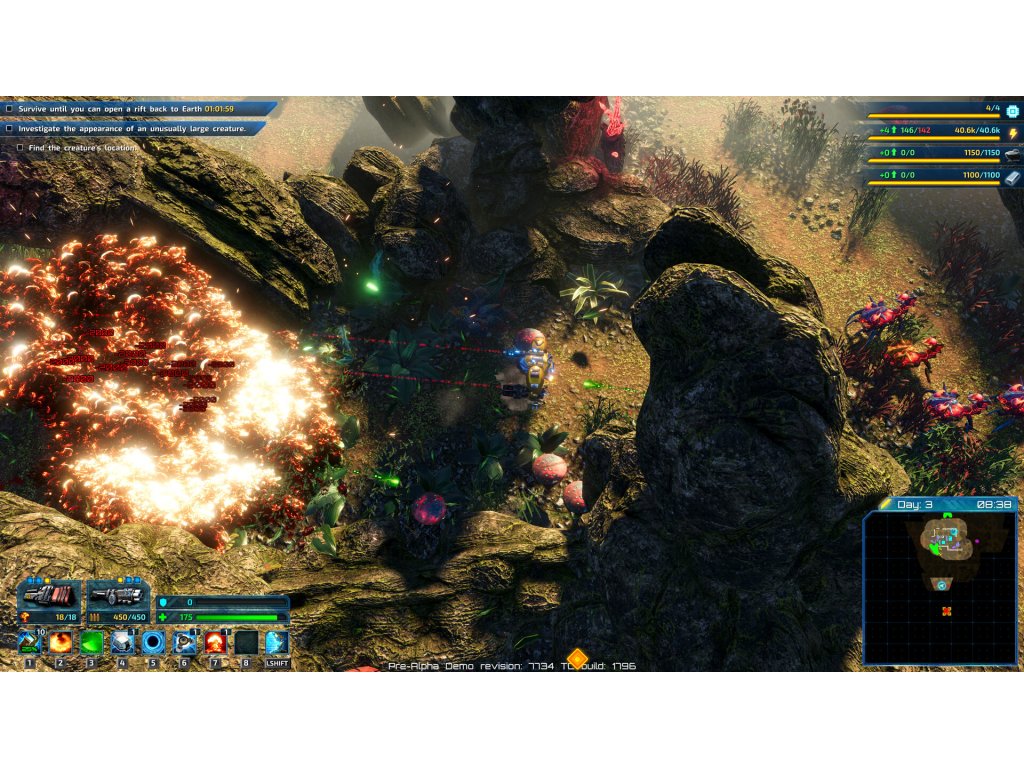Viewport: 1024px width, 768px height.
Task: Select the red-striped launcher weapon slot
Action: pyautogui.click(x=48, y=597)
